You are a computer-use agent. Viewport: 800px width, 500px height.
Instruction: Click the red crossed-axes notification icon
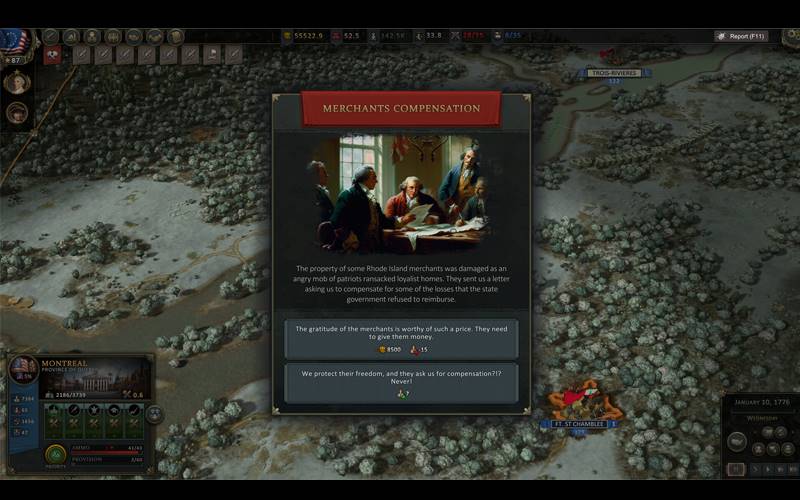(x=52, y=55)
